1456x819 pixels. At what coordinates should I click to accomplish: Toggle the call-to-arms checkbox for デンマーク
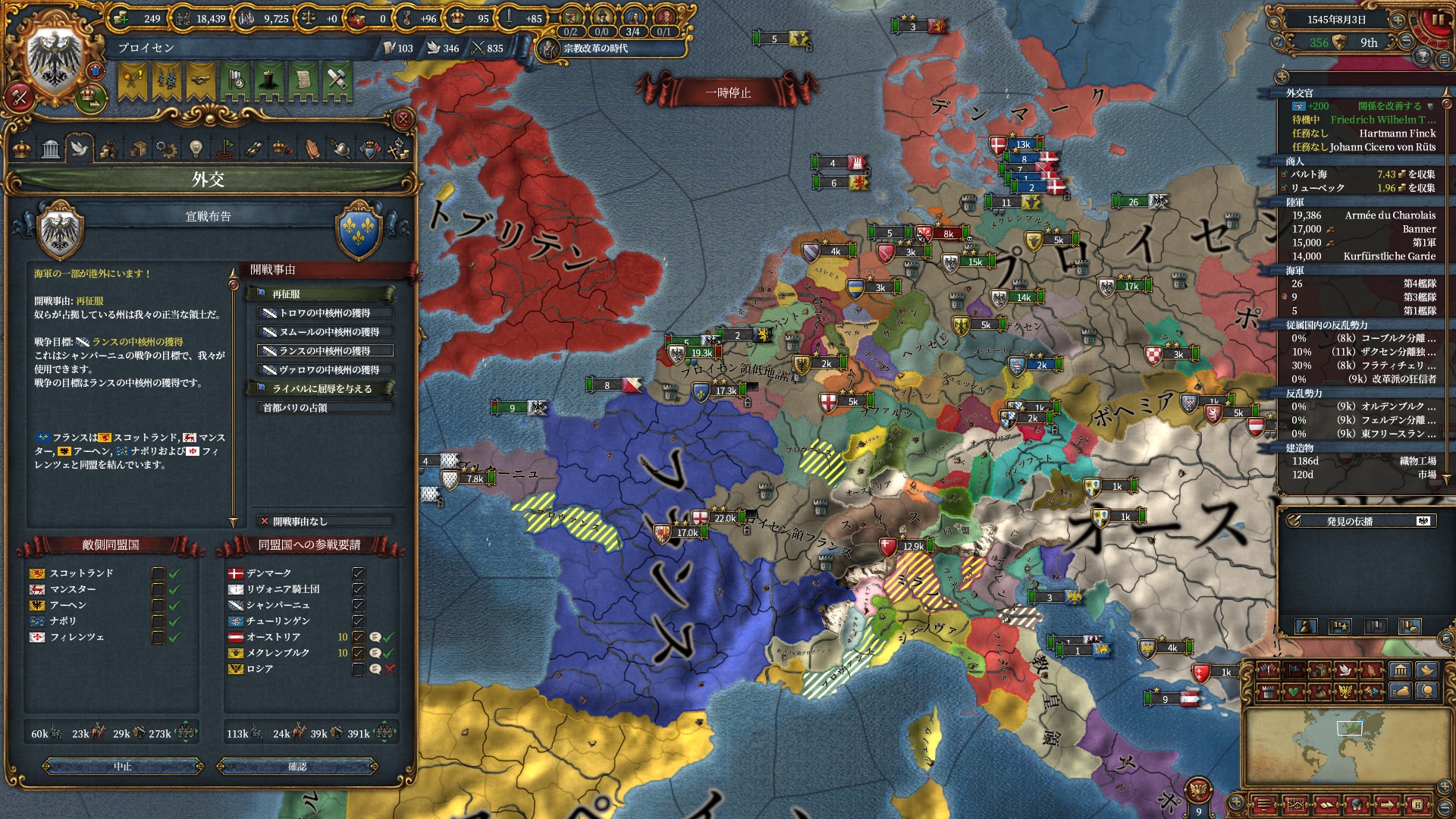coord(359,573)
